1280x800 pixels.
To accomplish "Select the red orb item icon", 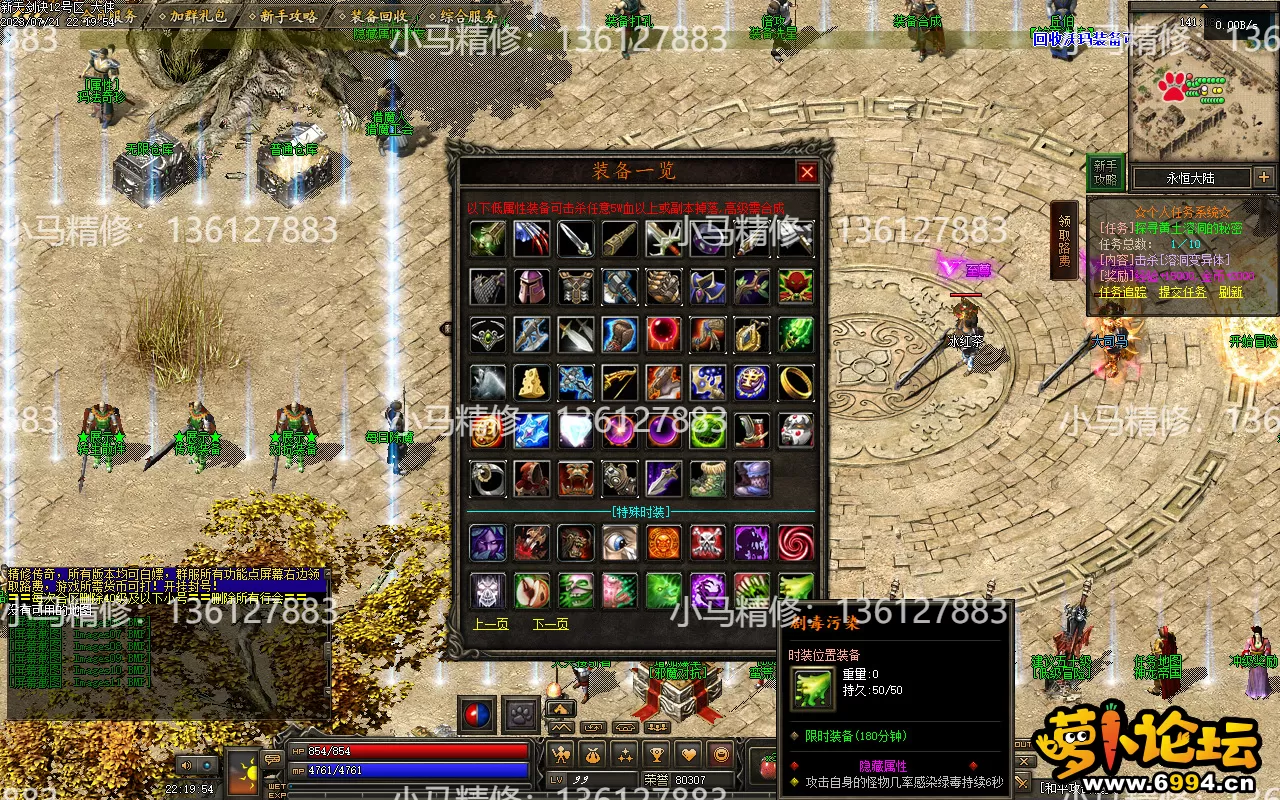I will [x=663, y=335].
